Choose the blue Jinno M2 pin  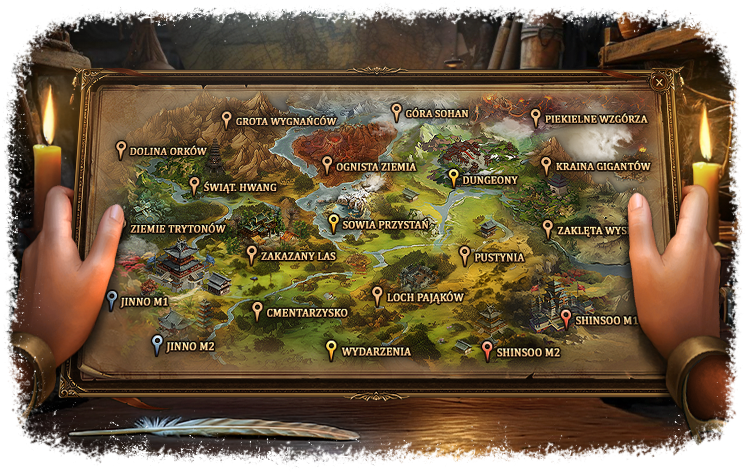coord(156,345)
